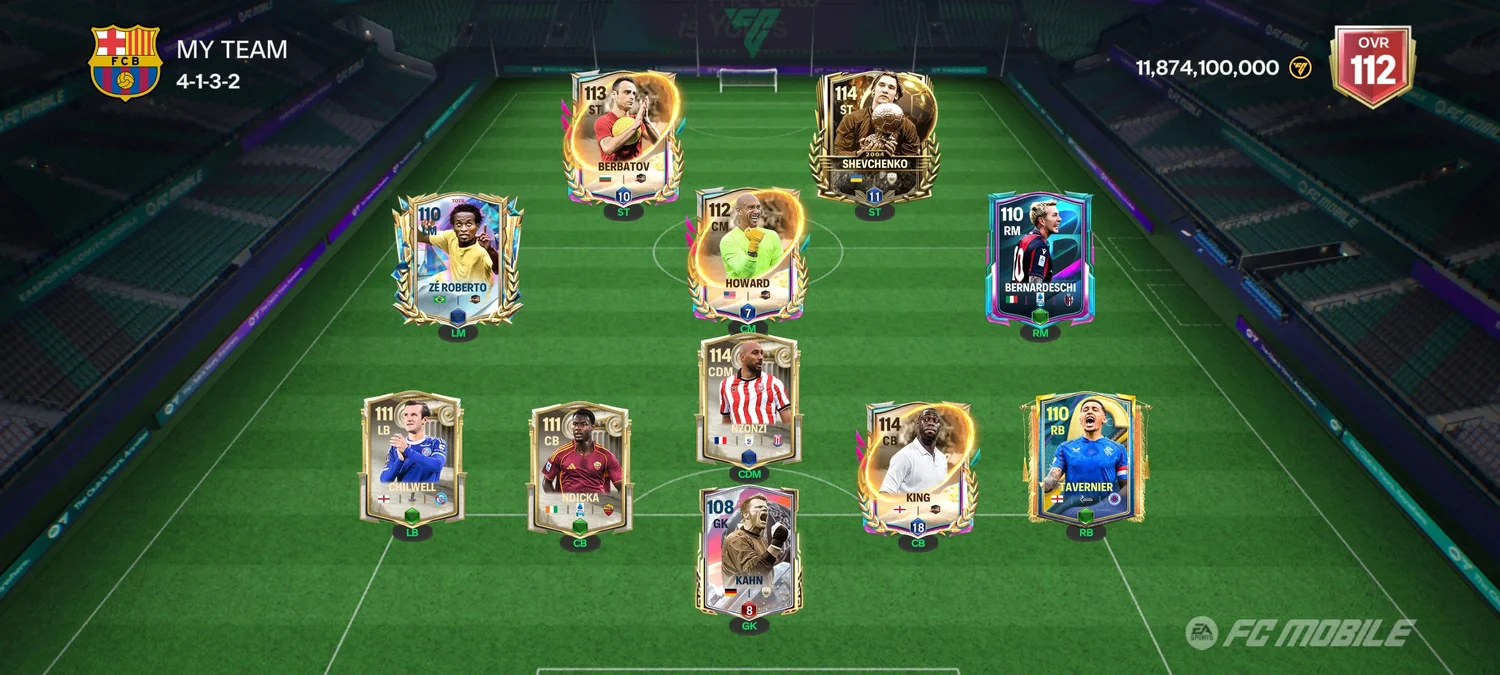Open the 4-1-3-2 formation label
The image size is (1500, 675).
(209, 82)
